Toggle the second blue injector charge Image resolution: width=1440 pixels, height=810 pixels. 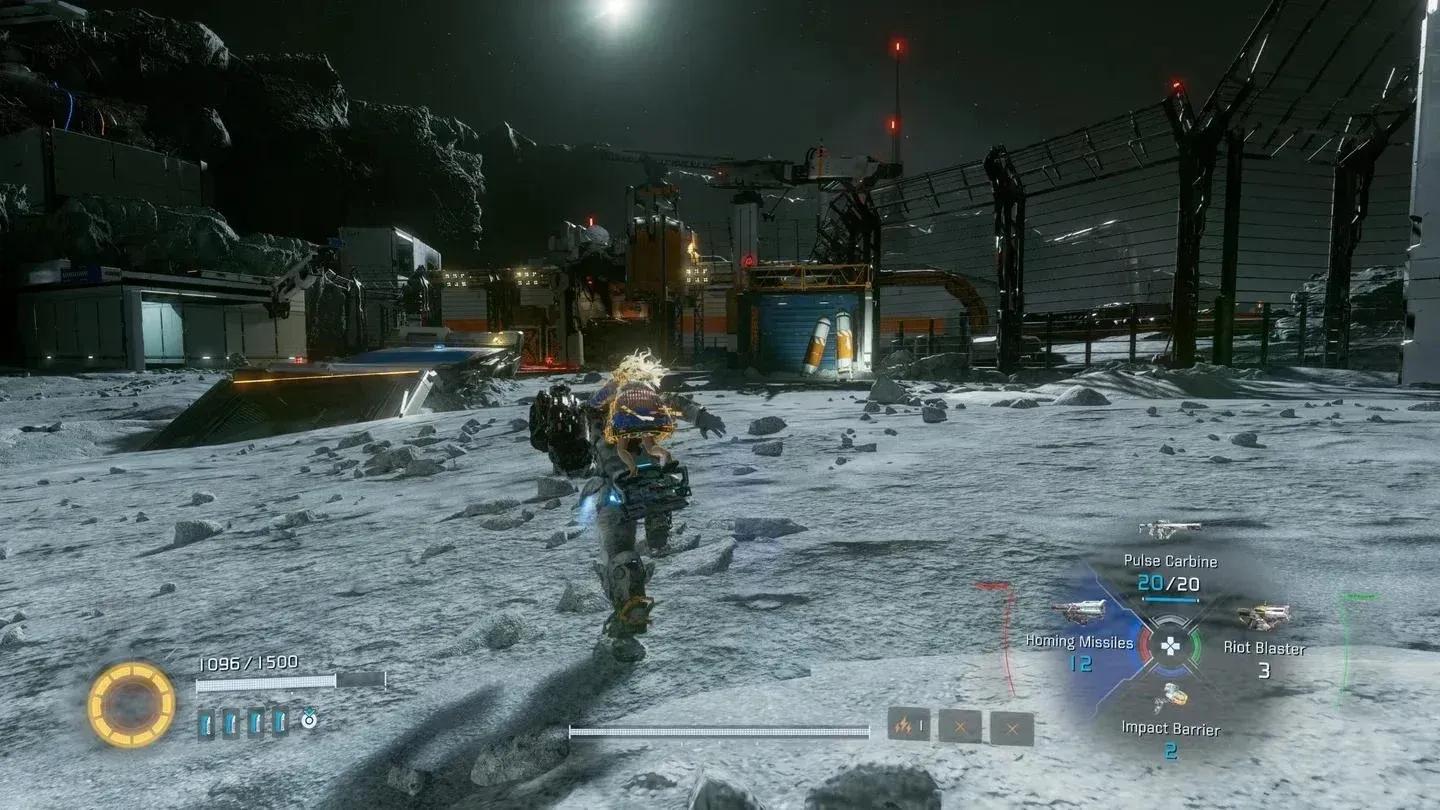point(232,722)
